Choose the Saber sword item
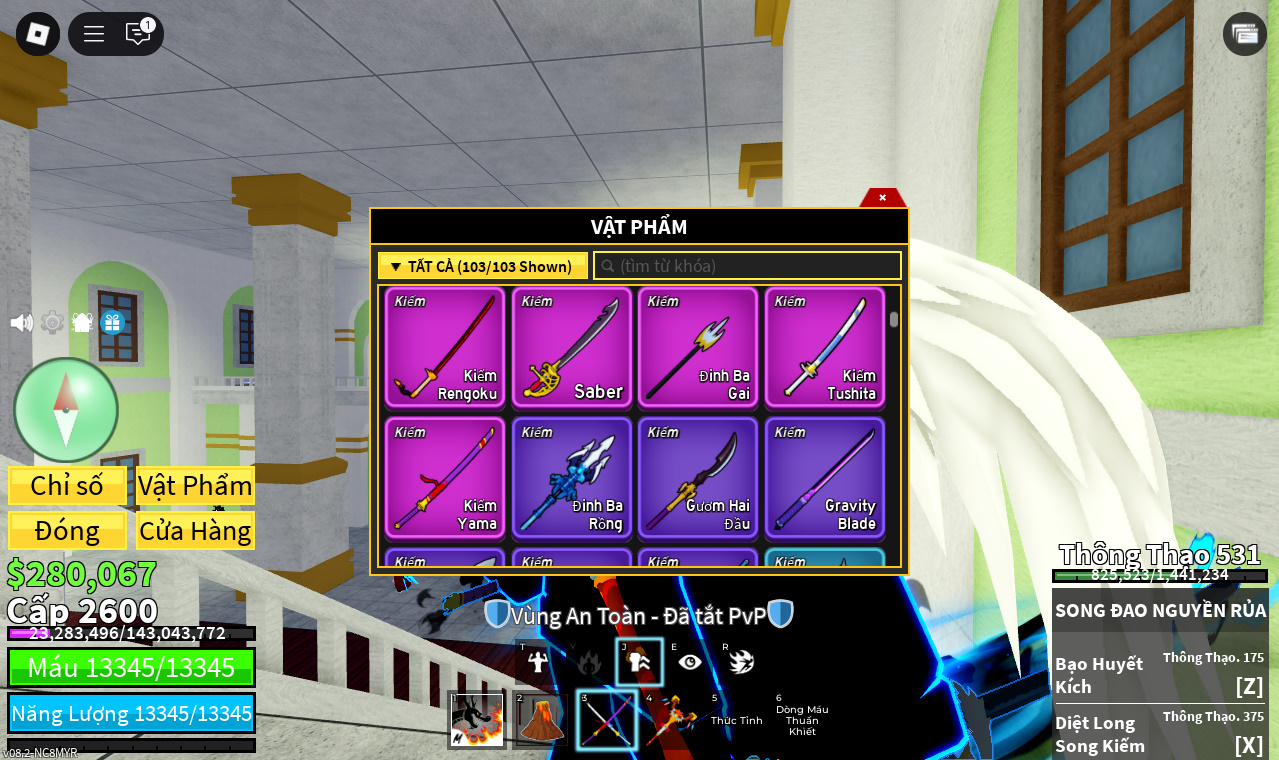Screen dimensions: 1279x760 tap(572, 347)
